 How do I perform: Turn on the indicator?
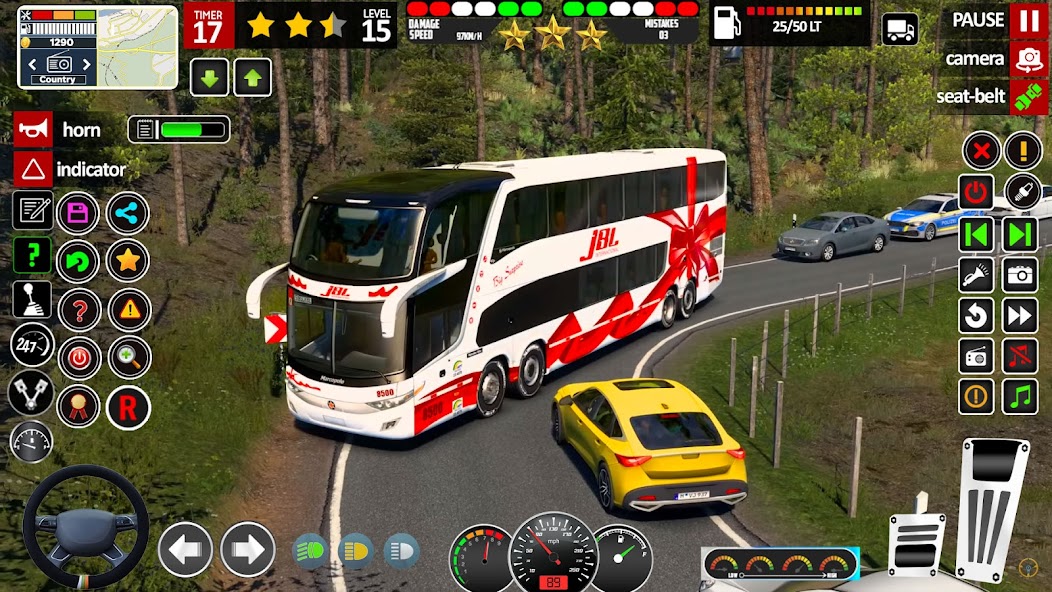click(x=32, y=169)
